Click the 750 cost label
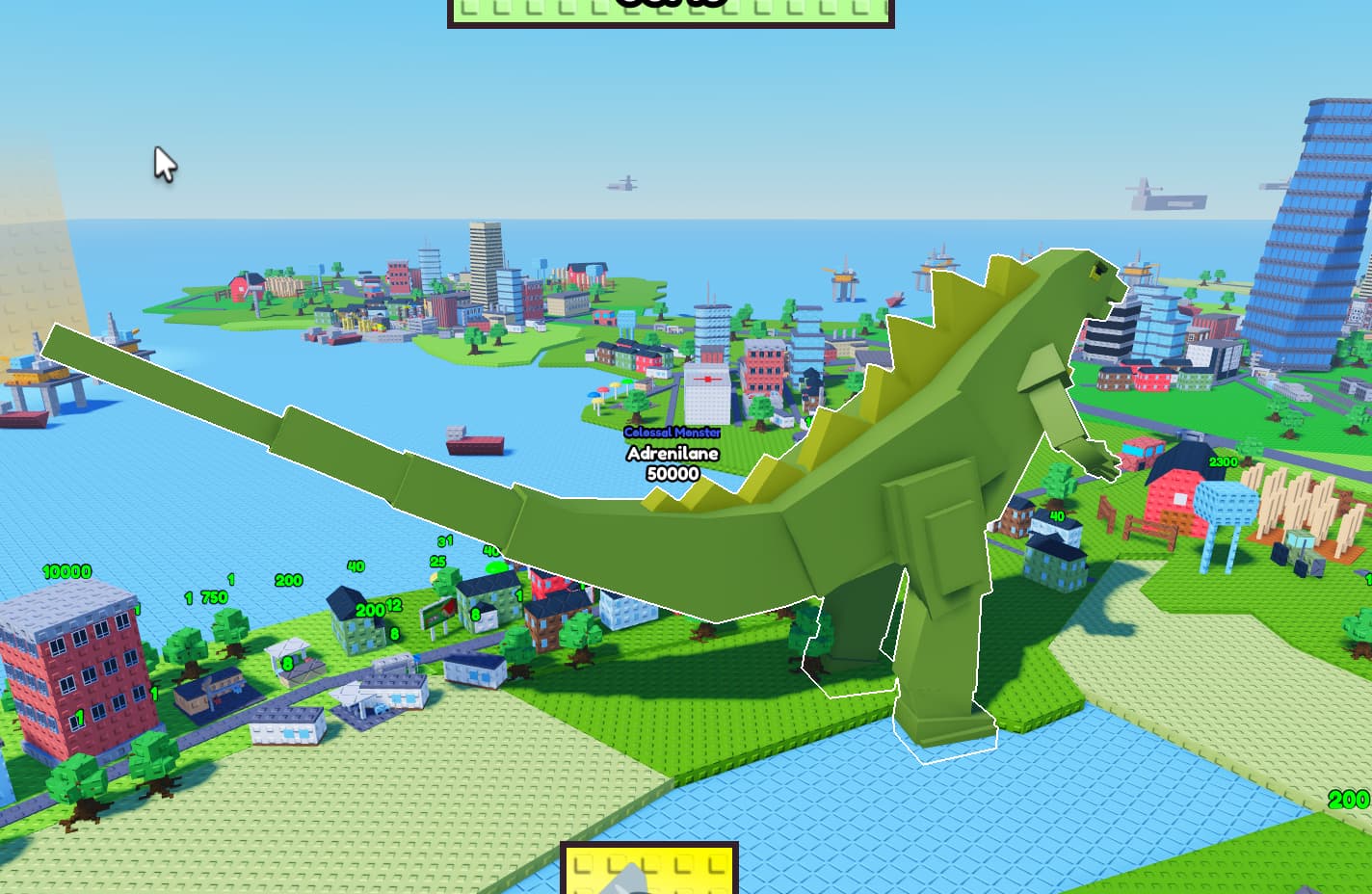Screen dimensions: 1372x894 214,595
